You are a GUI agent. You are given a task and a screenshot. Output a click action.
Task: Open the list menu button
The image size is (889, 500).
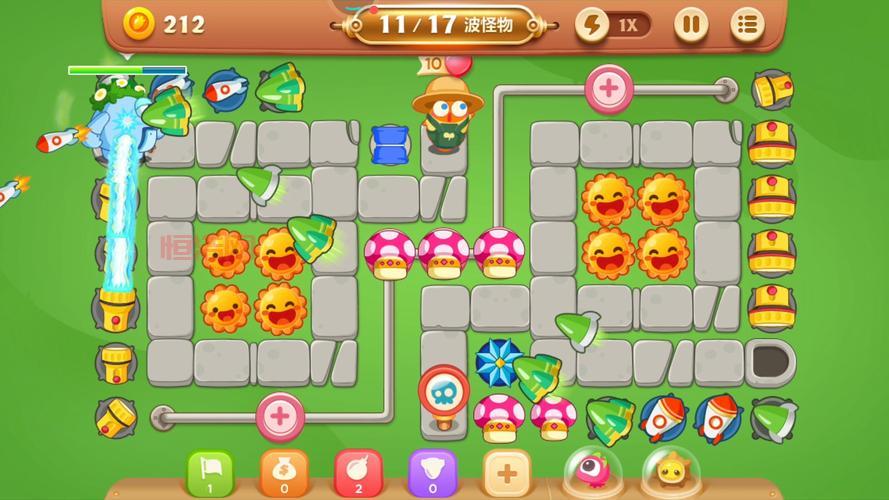746,24
